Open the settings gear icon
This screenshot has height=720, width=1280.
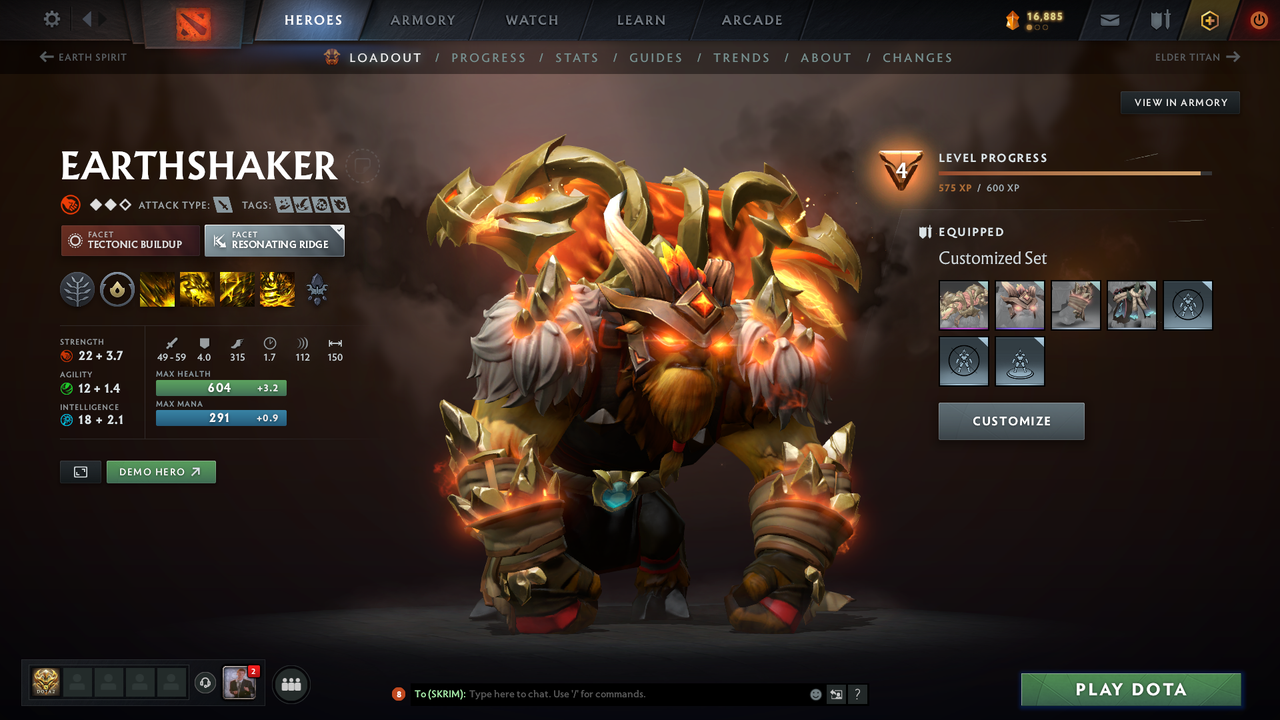pyautogui.click(x=52, y=19)
